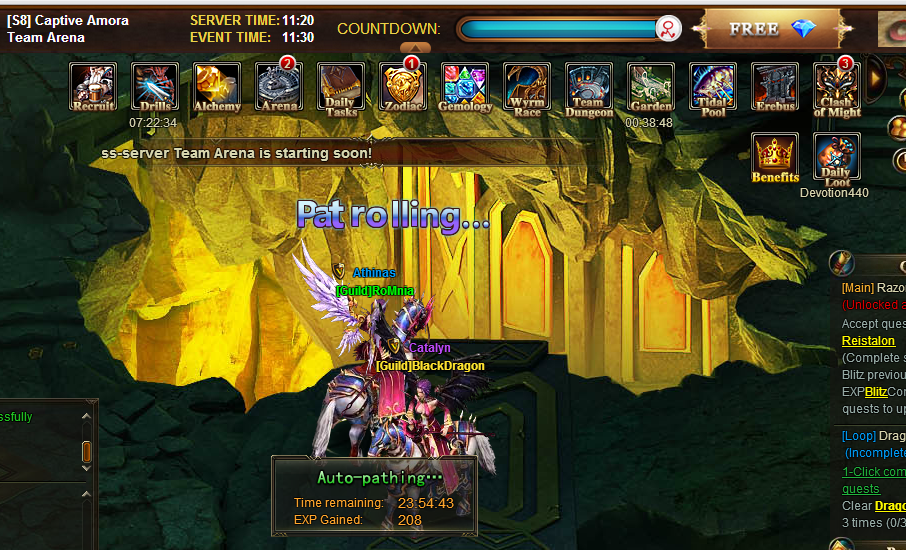Screen dimensions: 906x550
Task: Open the Team Dungeon
Action: tap(589, 86)
